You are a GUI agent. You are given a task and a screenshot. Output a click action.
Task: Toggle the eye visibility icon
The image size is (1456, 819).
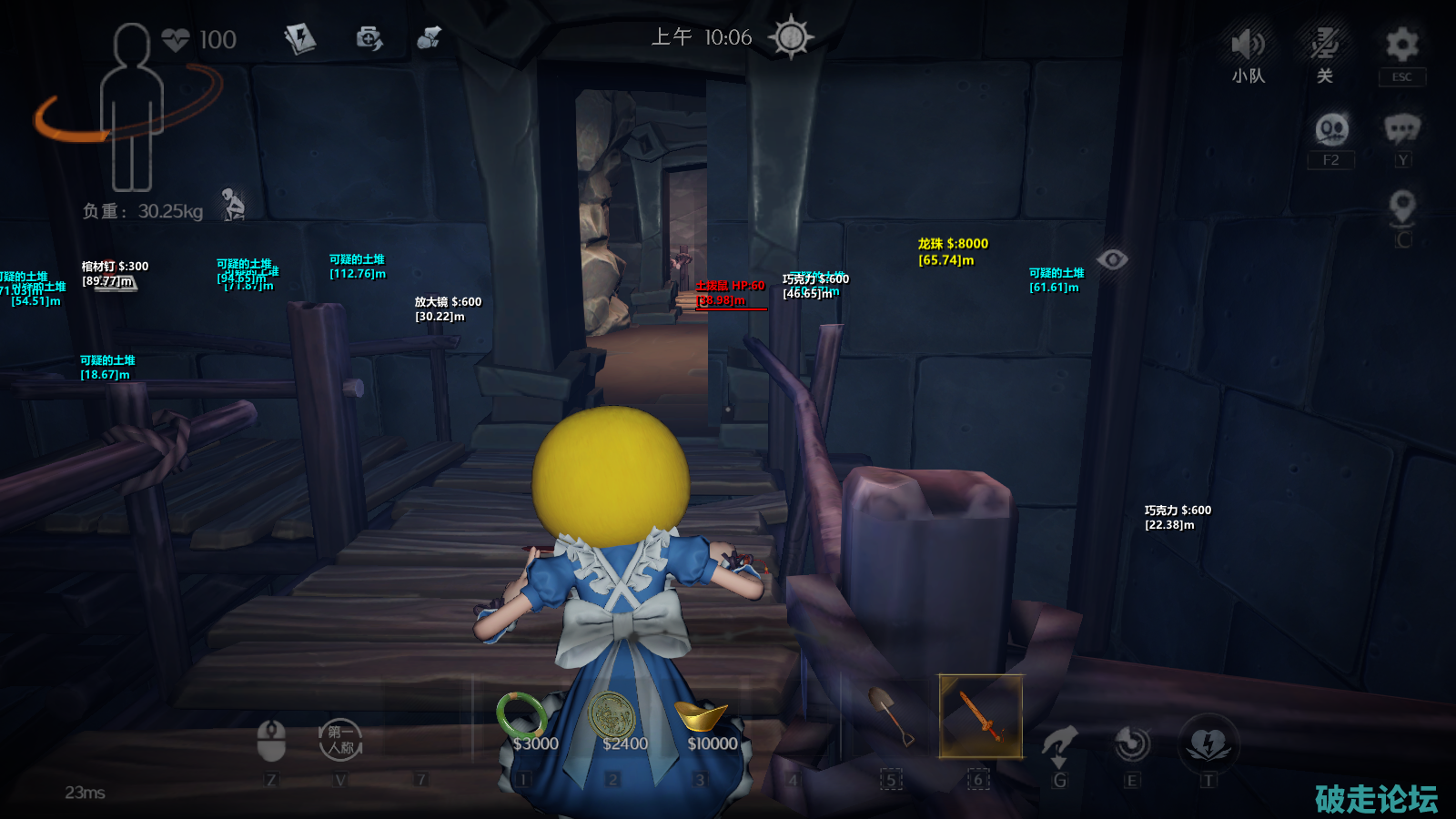(x=1112, y=260)
